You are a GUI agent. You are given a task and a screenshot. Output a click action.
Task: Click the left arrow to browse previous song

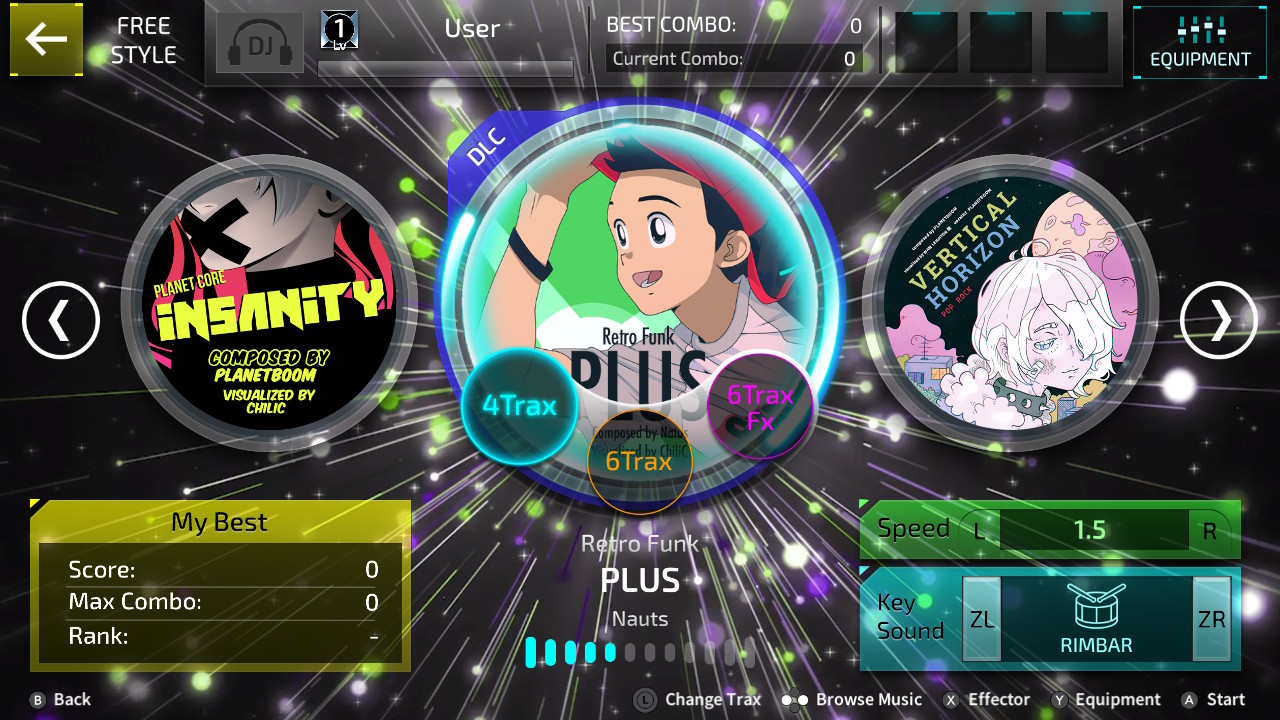tap(61, 320)
